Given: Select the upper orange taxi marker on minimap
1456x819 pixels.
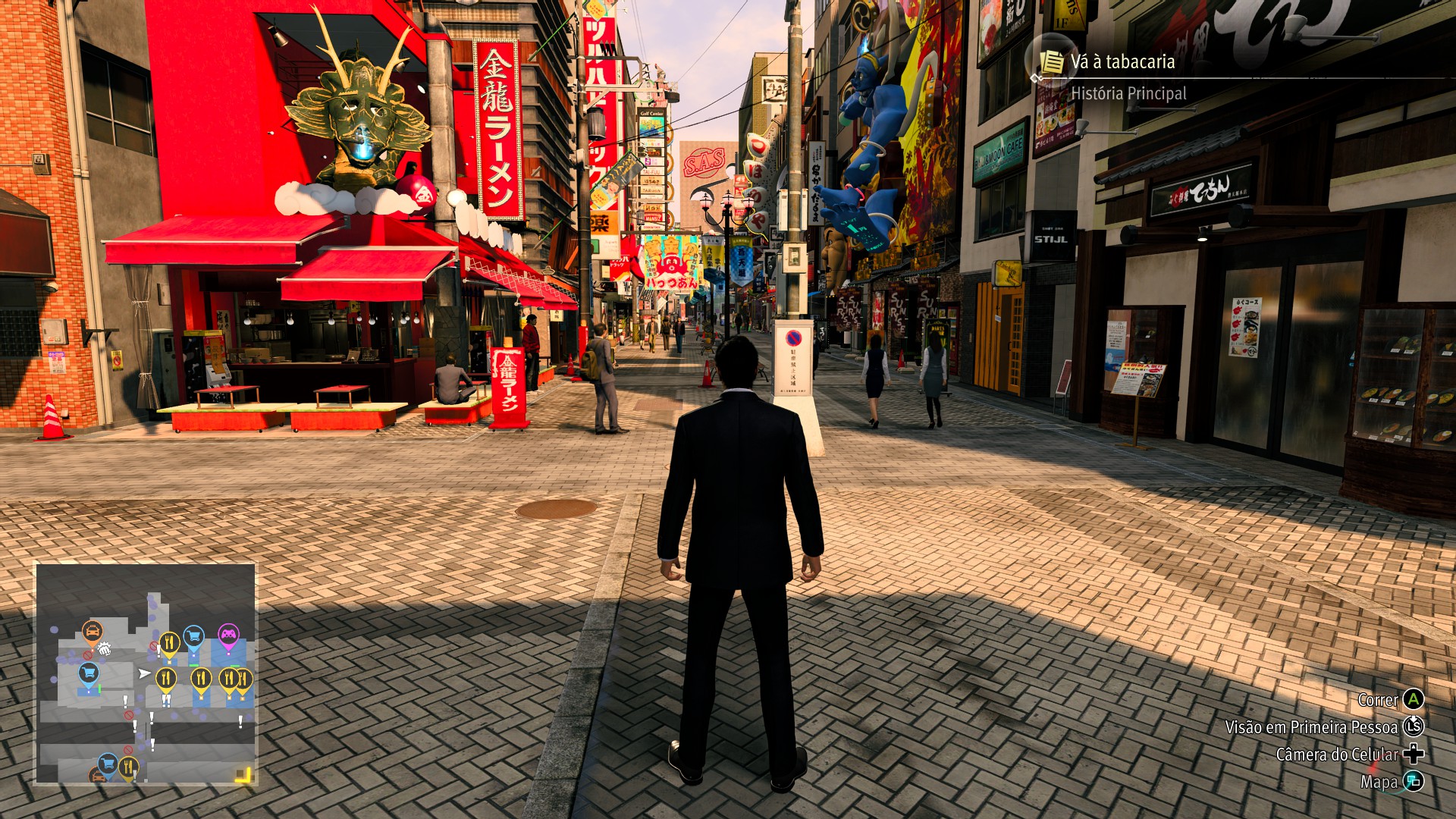Looking at the screenshot, I should (x=93, y=631).
